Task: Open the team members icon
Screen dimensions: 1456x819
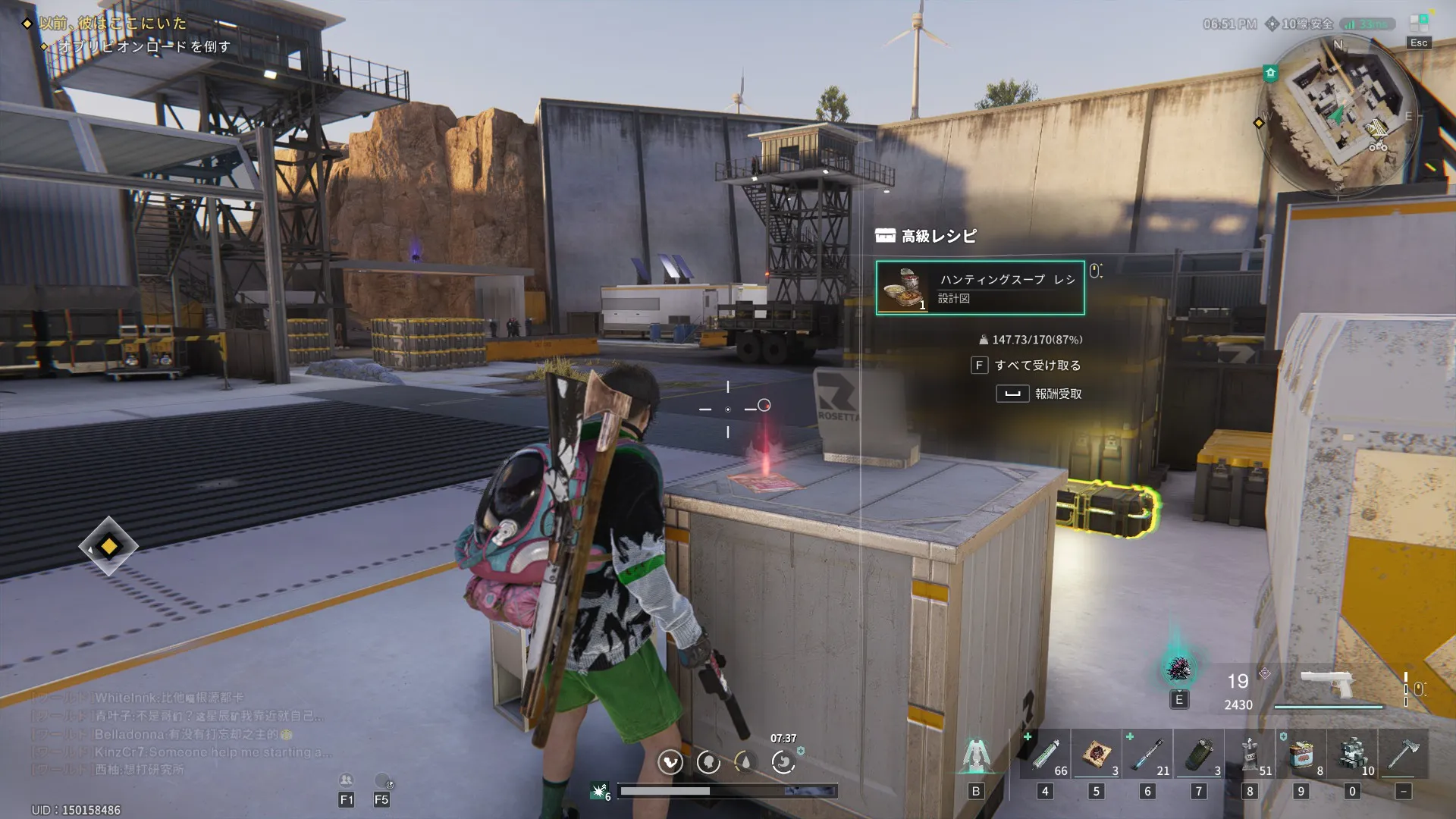Action: pos(346,781)
